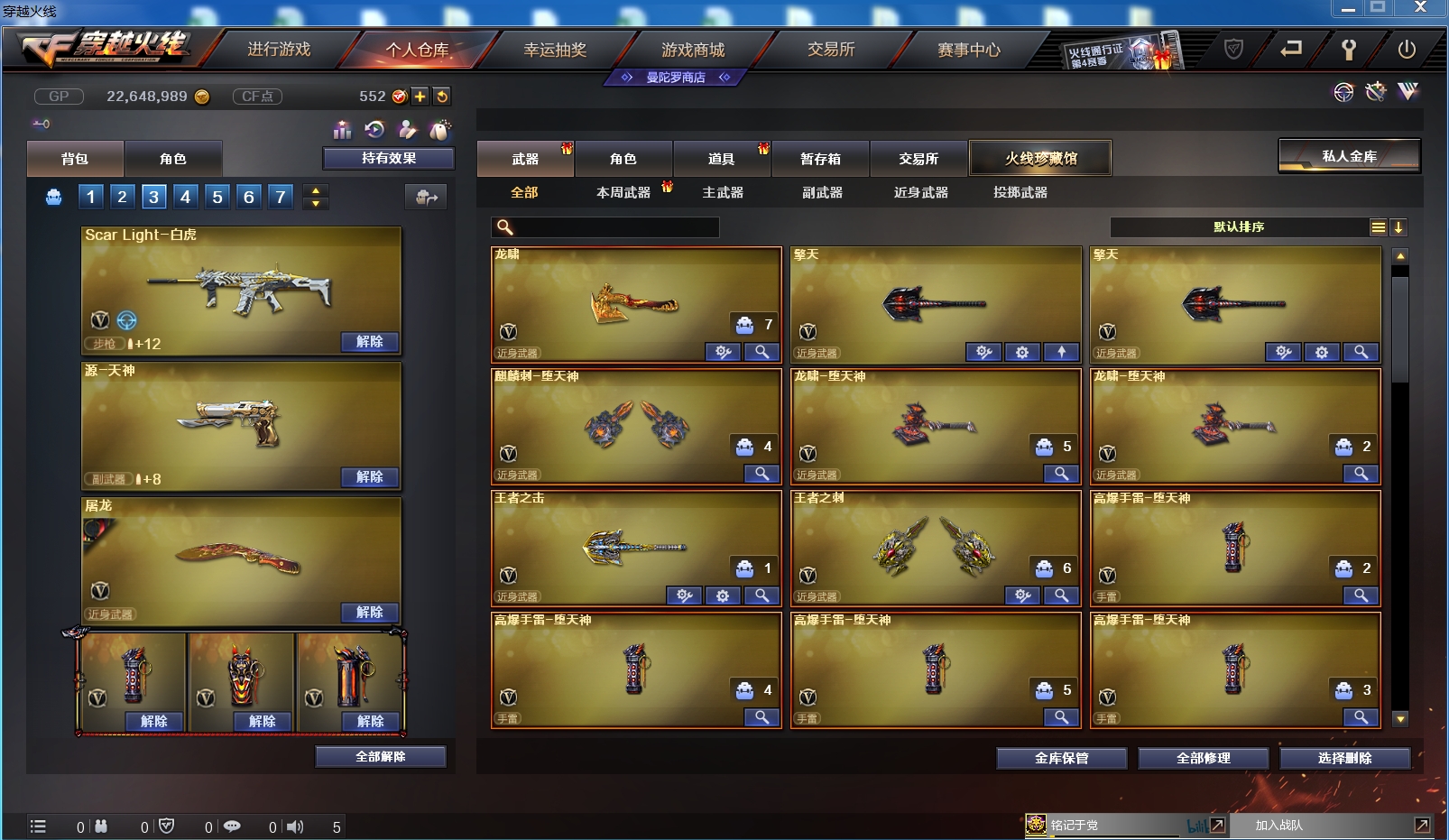
Task: Click the page stepper arrows beside page numbers
Action: pos(315,196)
